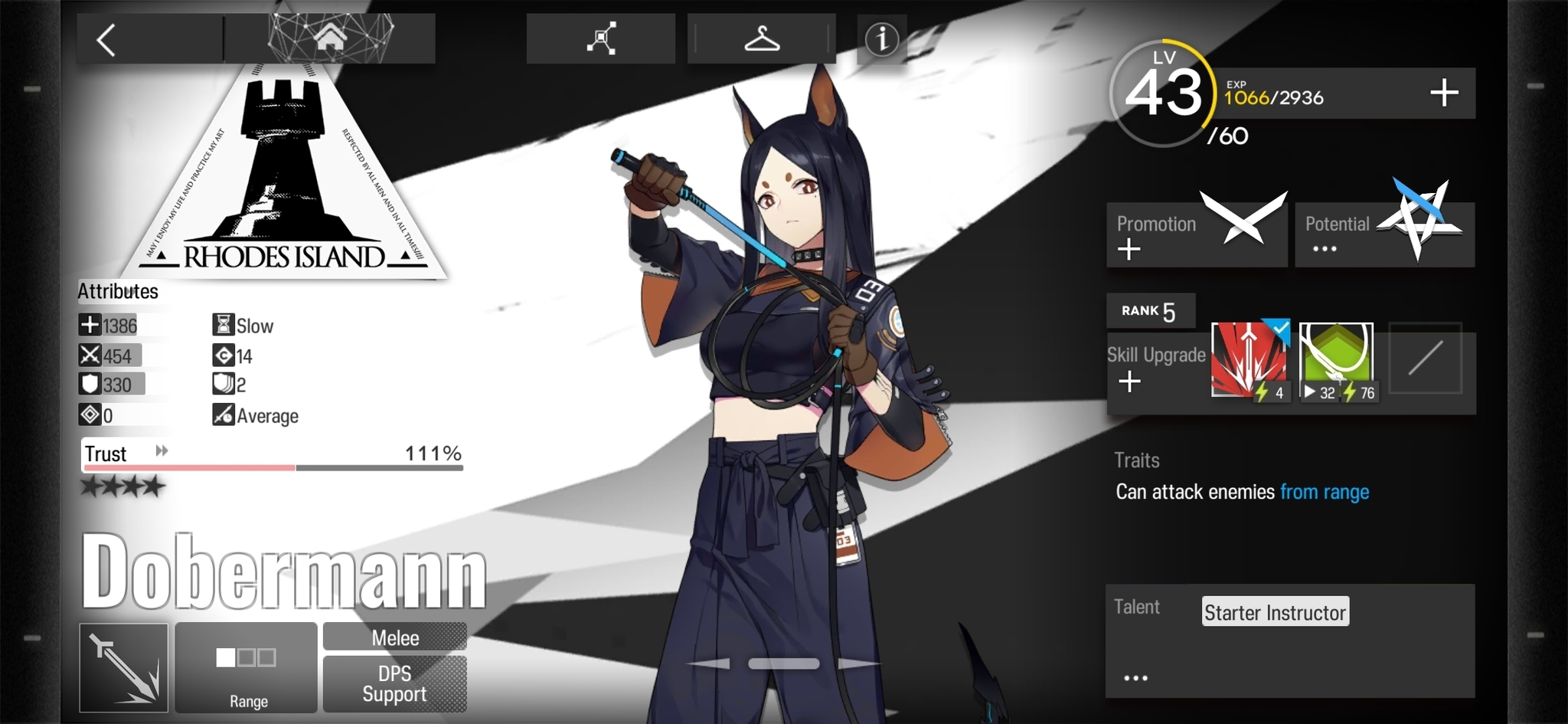Screen dimensions: 1568x724
Task: Open the operator network node button
Action: point(601,38)
